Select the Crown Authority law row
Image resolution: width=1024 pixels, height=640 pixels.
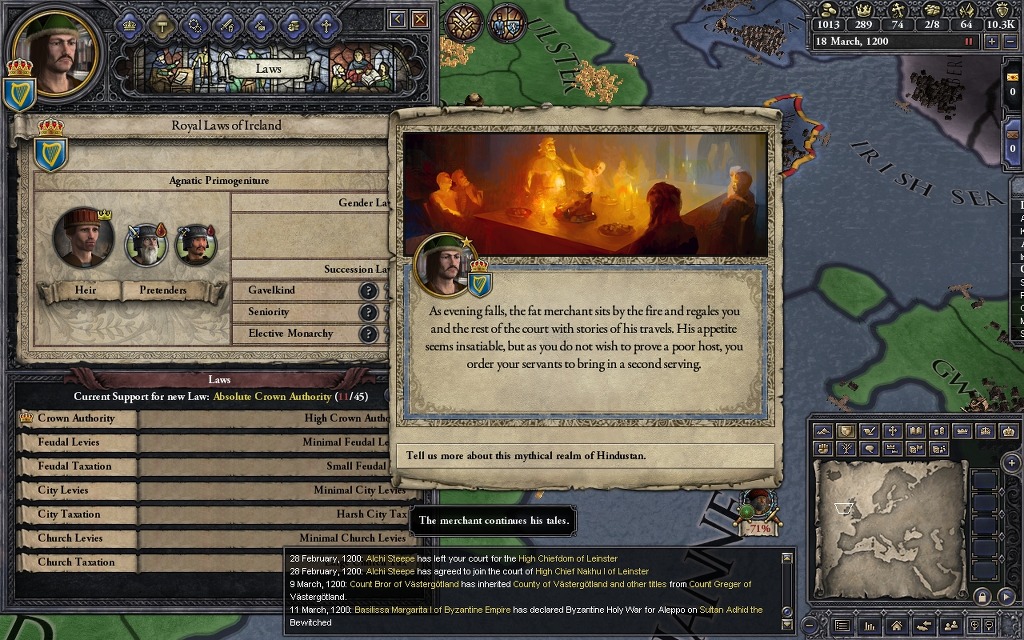(x=77, y=418)
